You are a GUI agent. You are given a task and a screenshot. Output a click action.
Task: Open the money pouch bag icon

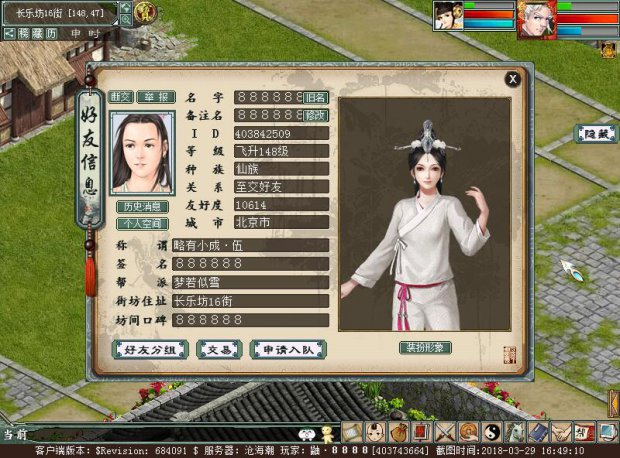point(399,432)
